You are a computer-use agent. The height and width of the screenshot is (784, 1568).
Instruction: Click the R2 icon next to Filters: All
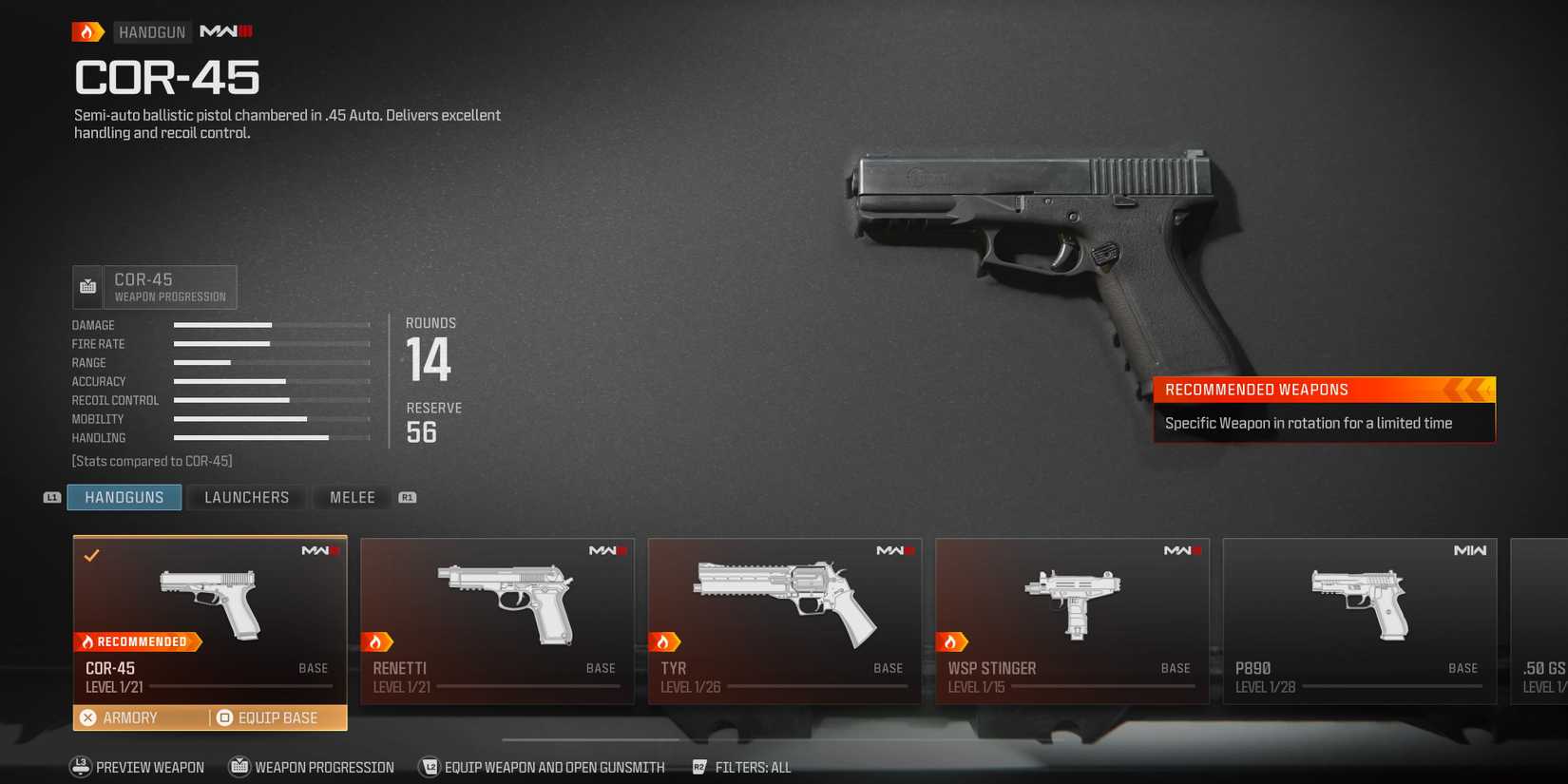[x=700, y=767]
